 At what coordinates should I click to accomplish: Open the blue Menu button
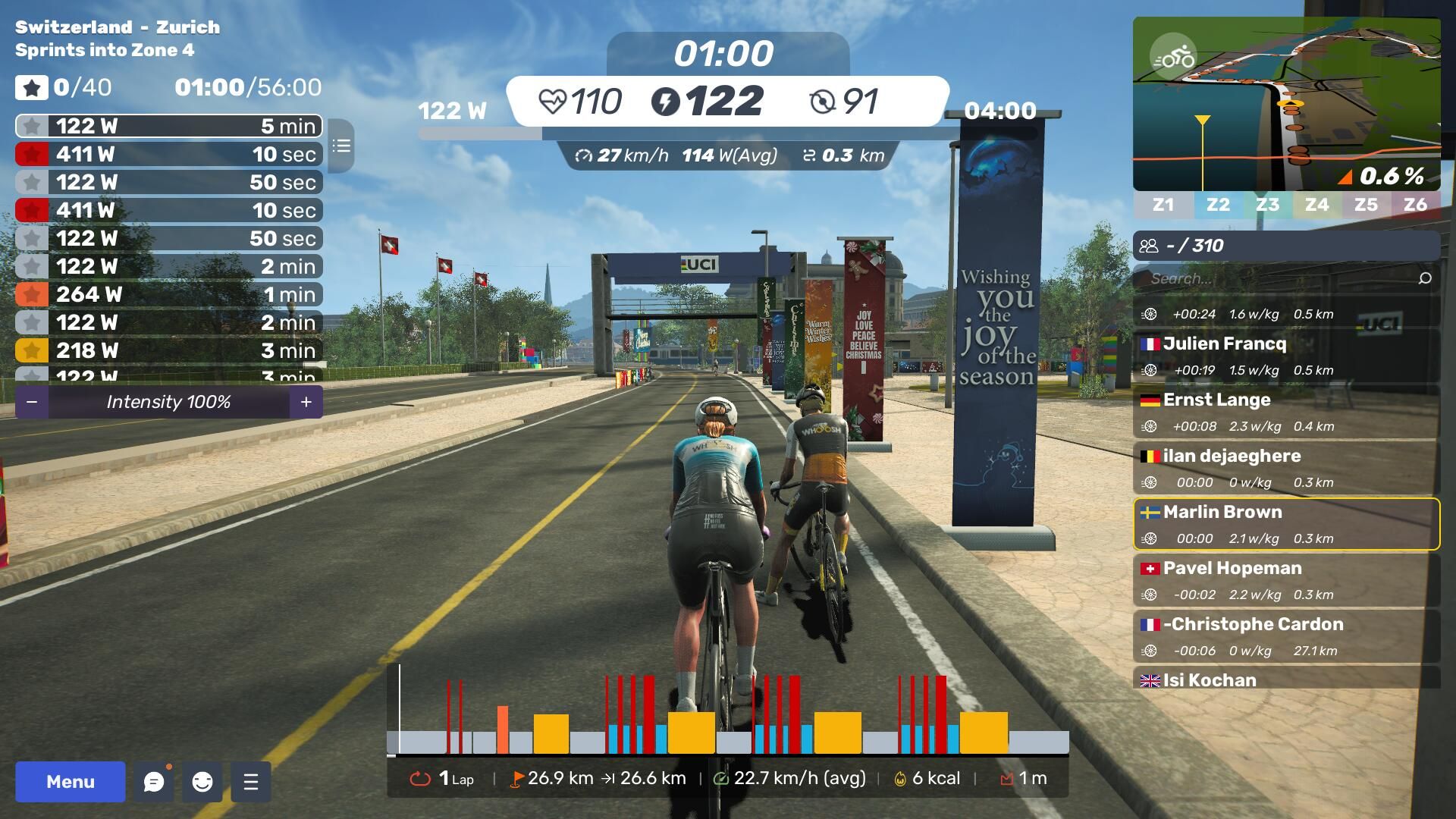71,782
